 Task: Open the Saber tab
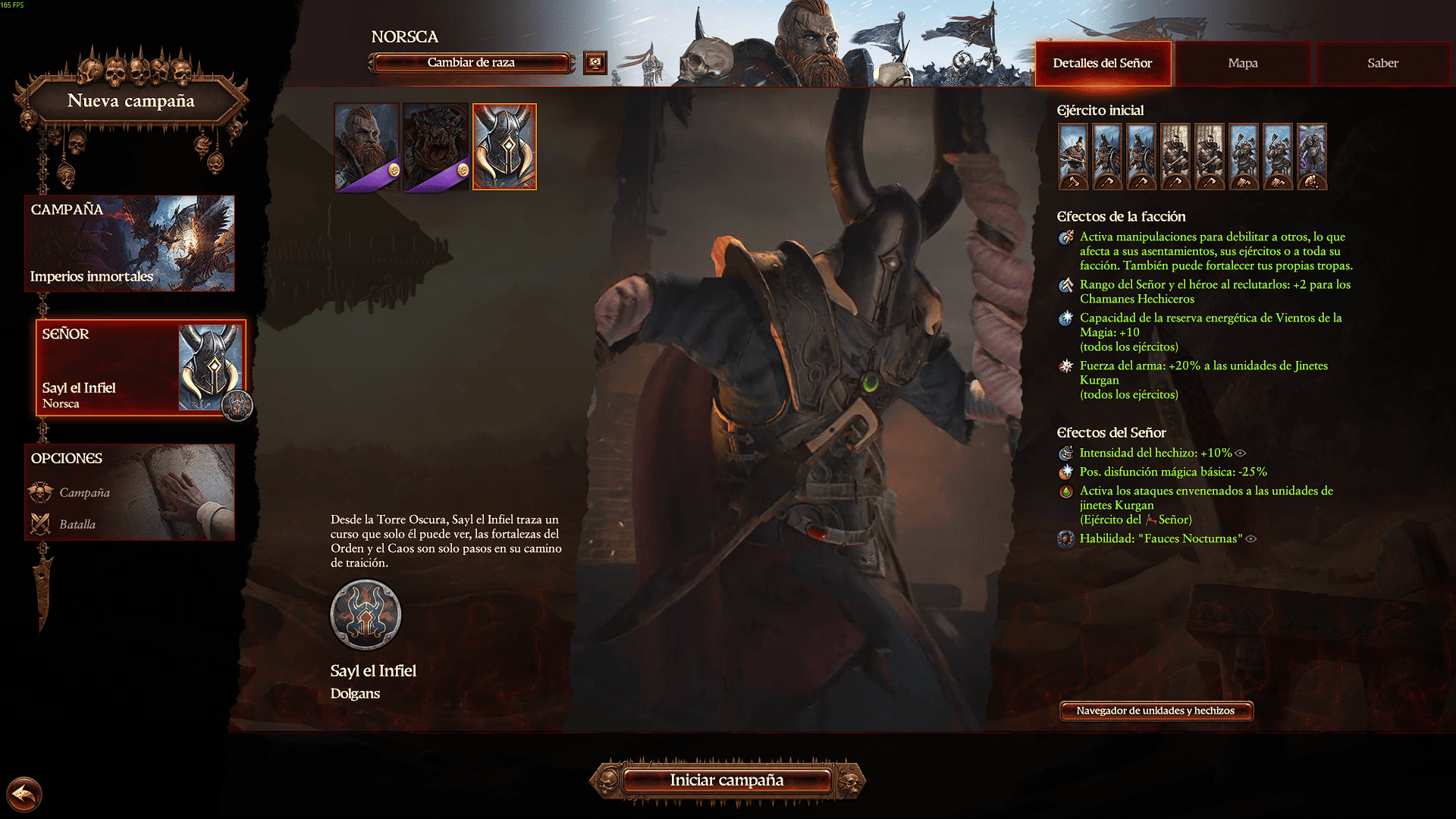[1382, 64]
